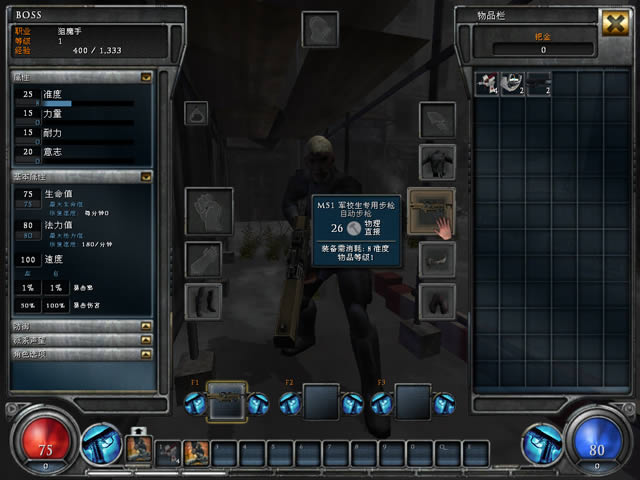
Task: Click the skill icon beside the red health orb
Action: click(100, 444)
